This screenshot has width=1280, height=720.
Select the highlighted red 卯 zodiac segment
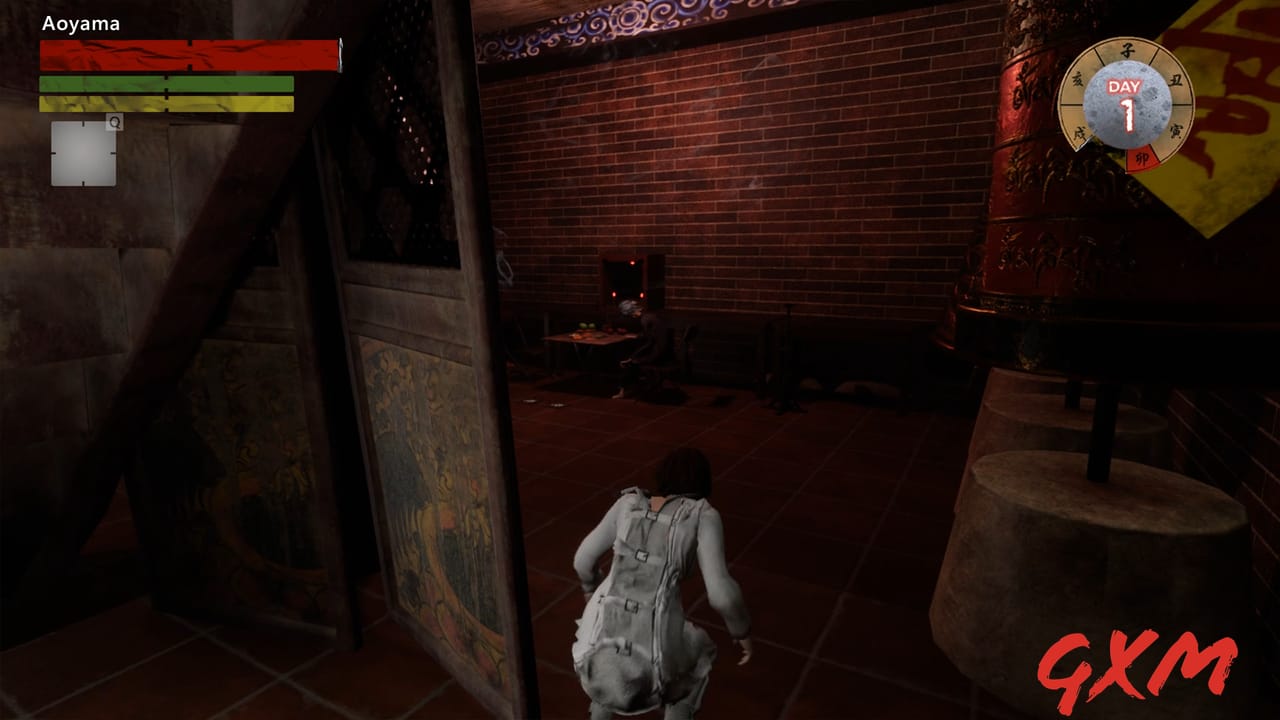1141,156
